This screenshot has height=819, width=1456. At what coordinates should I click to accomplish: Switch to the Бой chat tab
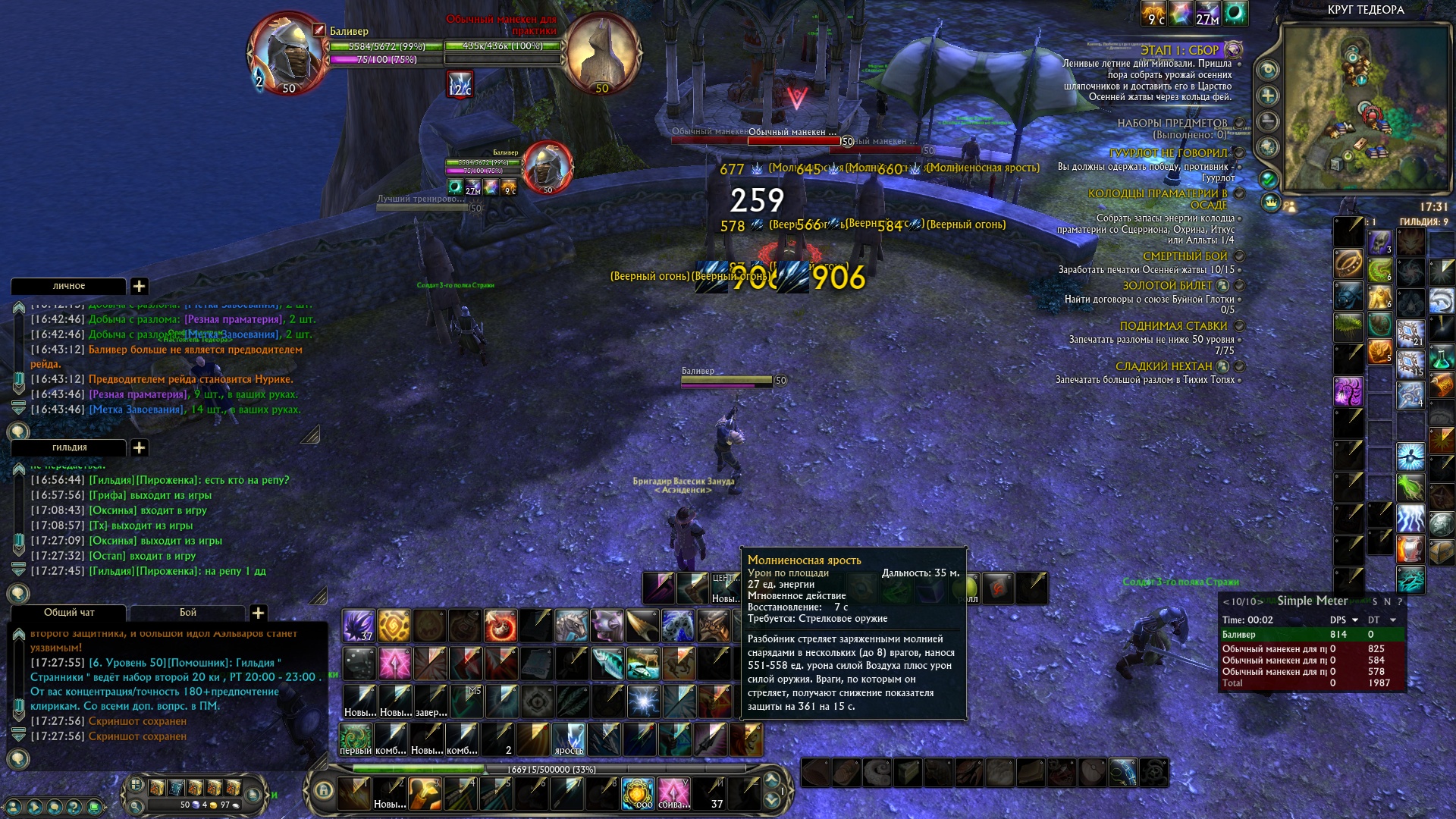pos(187,613)
